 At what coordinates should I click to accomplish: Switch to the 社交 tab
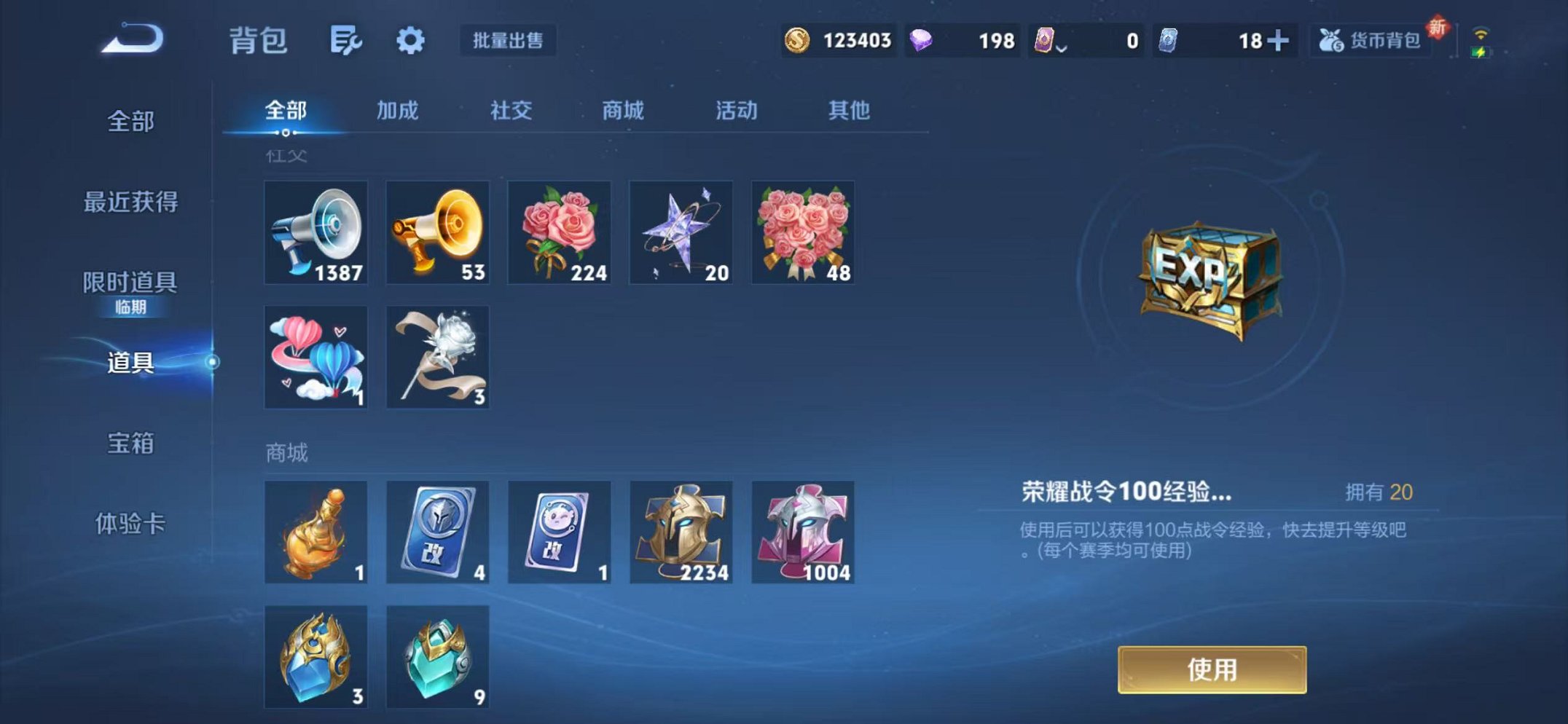coord(512,111)
